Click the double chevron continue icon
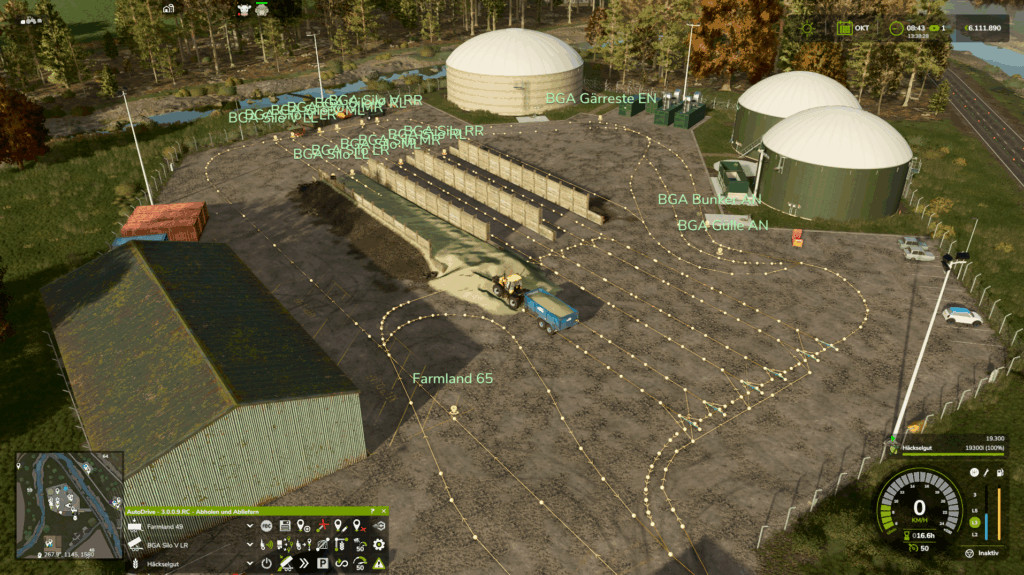Viewport: 1024px width, 575px height. [x=304, y=563]
